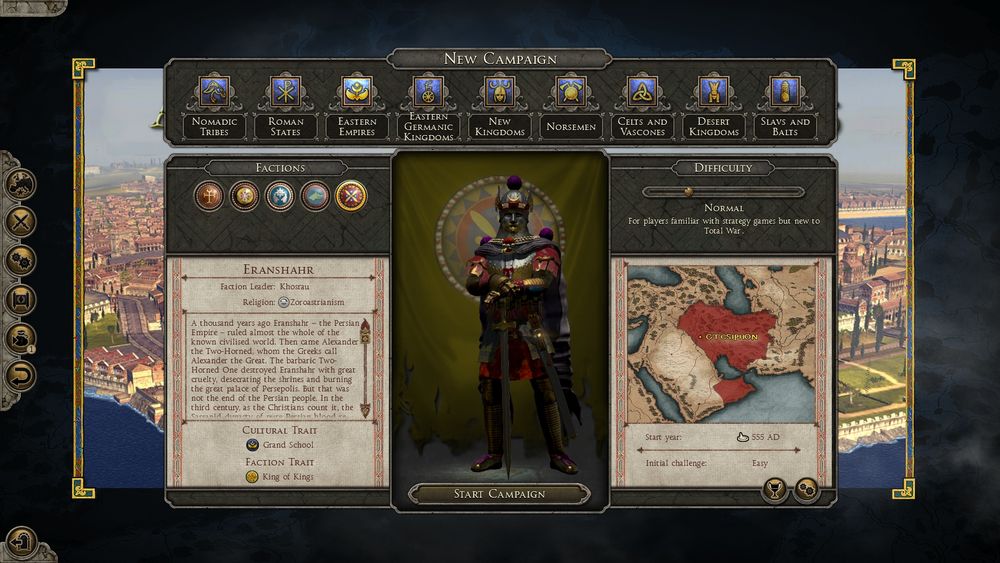Open campaign settings via the gears button under the map

tap(805, 489)
